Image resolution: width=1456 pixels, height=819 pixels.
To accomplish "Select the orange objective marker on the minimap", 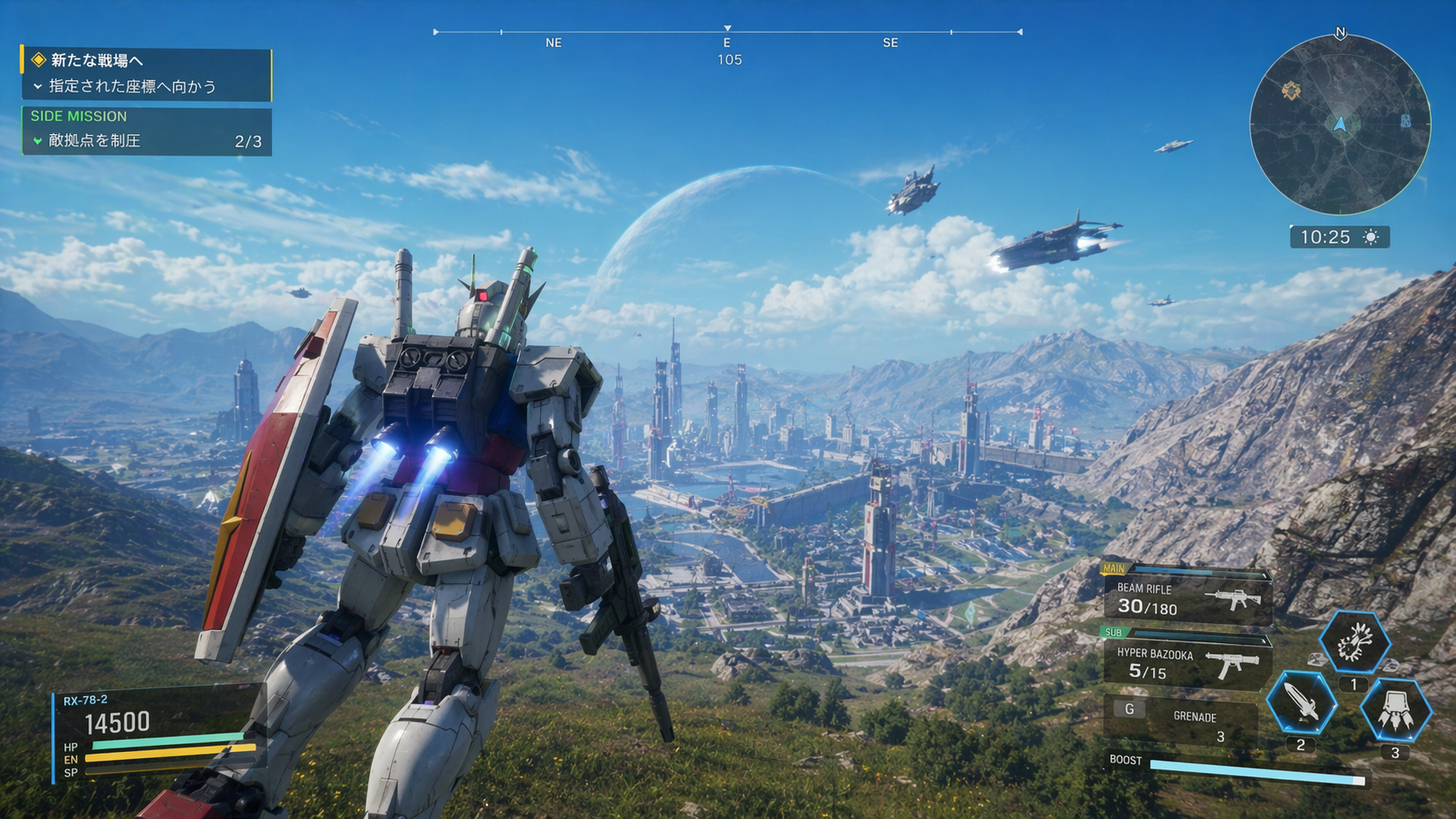I will [1291, 90].
